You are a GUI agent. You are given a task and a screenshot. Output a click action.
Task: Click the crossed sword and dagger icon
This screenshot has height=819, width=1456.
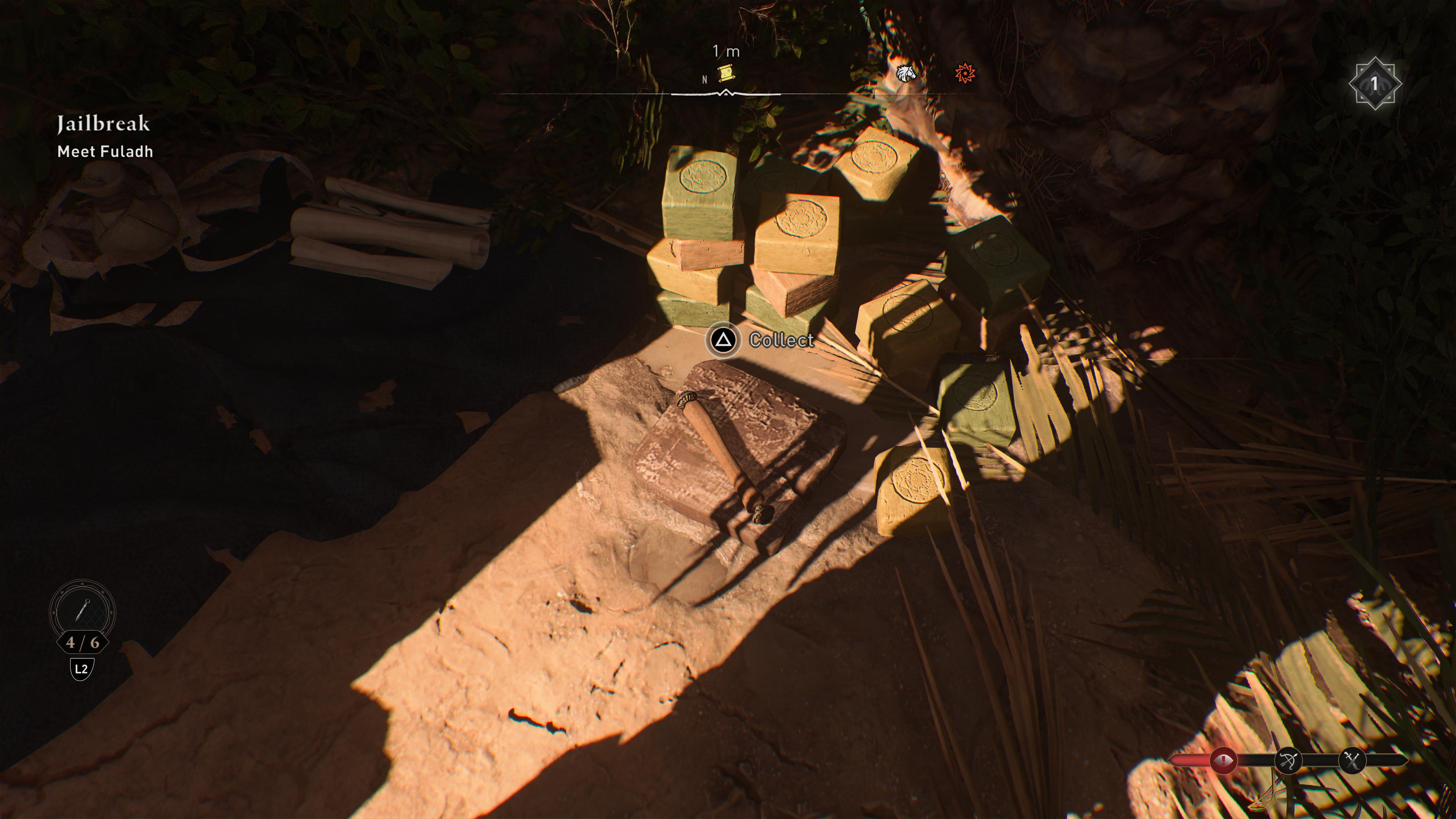(x=1352, y=761)
